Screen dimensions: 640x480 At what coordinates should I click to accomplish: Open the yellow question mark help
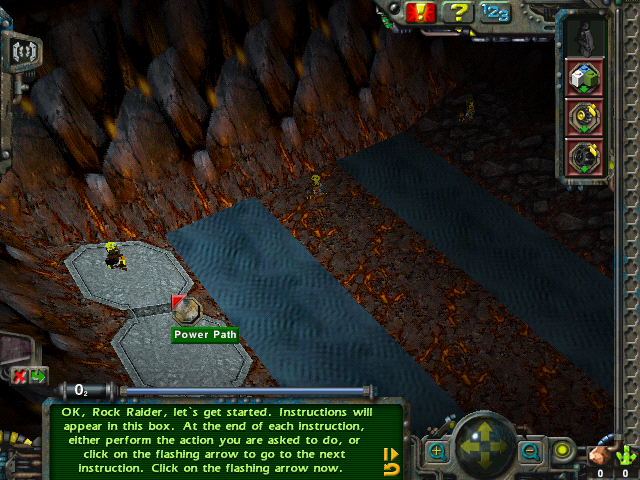point(458,12)
